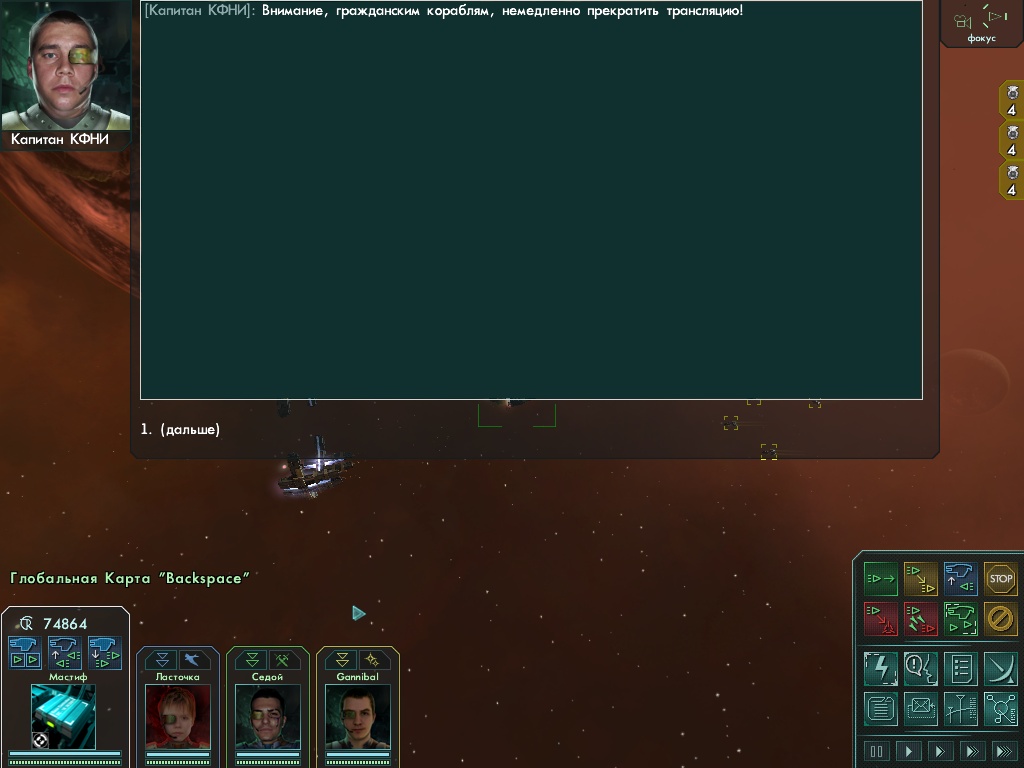
Task: Pause the game with the pause button
Action: click(x=877, y=751)
